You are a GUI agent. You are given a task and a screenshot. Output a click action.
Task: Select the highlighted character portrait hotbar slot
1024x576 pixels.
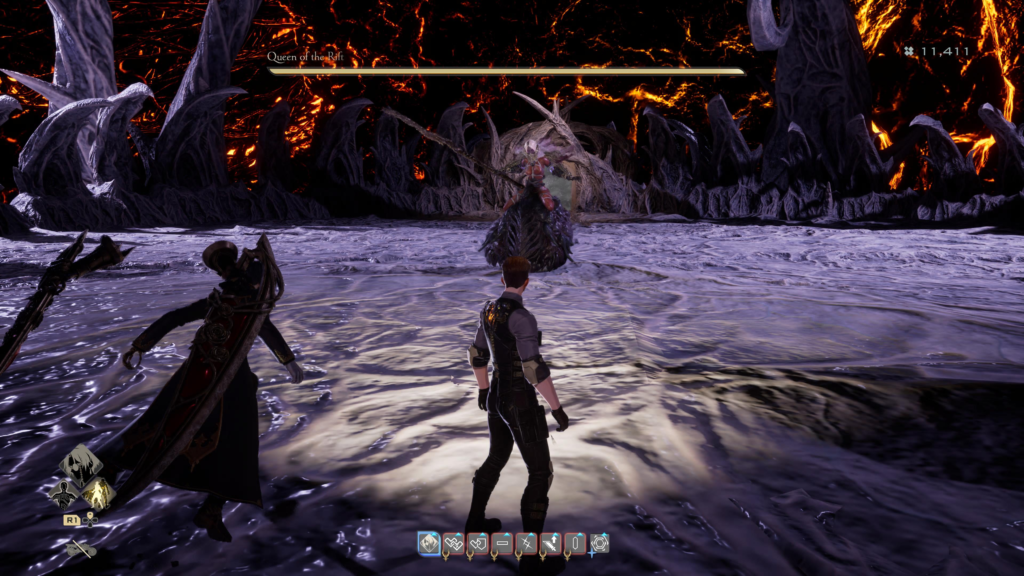tap(429, 543)
